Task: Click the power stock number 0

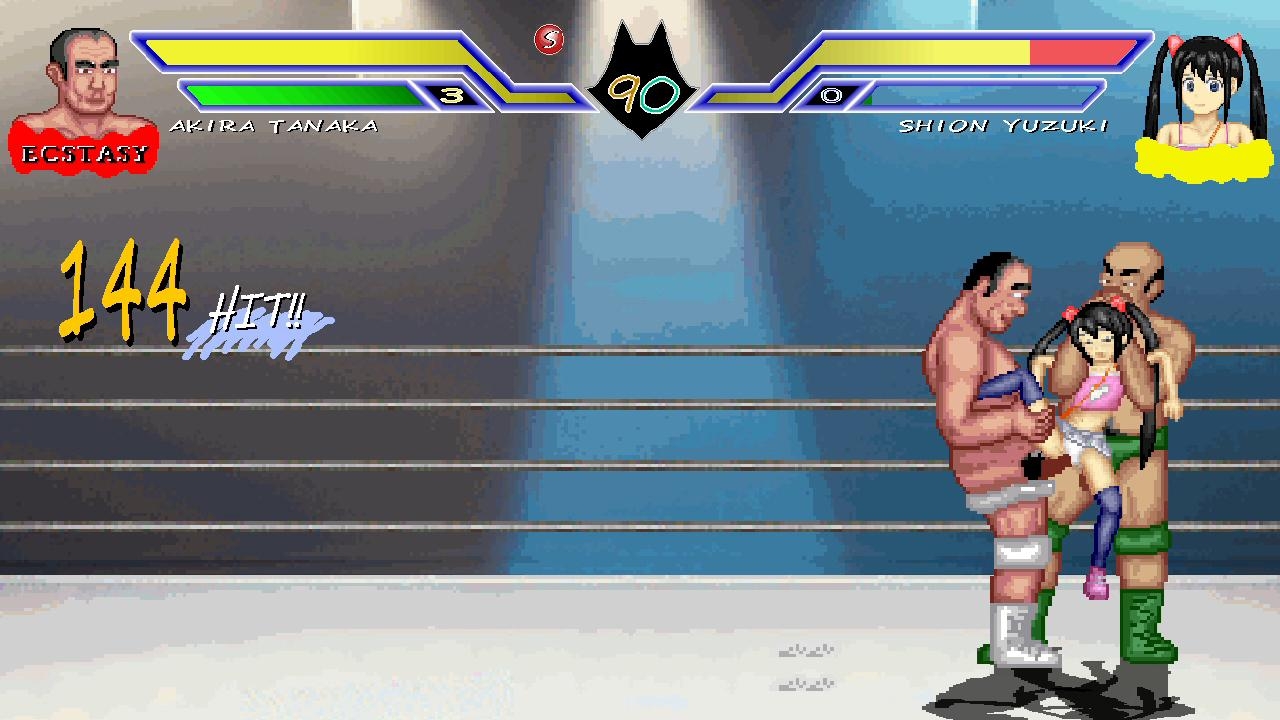Action: click(x=830, y=97)
